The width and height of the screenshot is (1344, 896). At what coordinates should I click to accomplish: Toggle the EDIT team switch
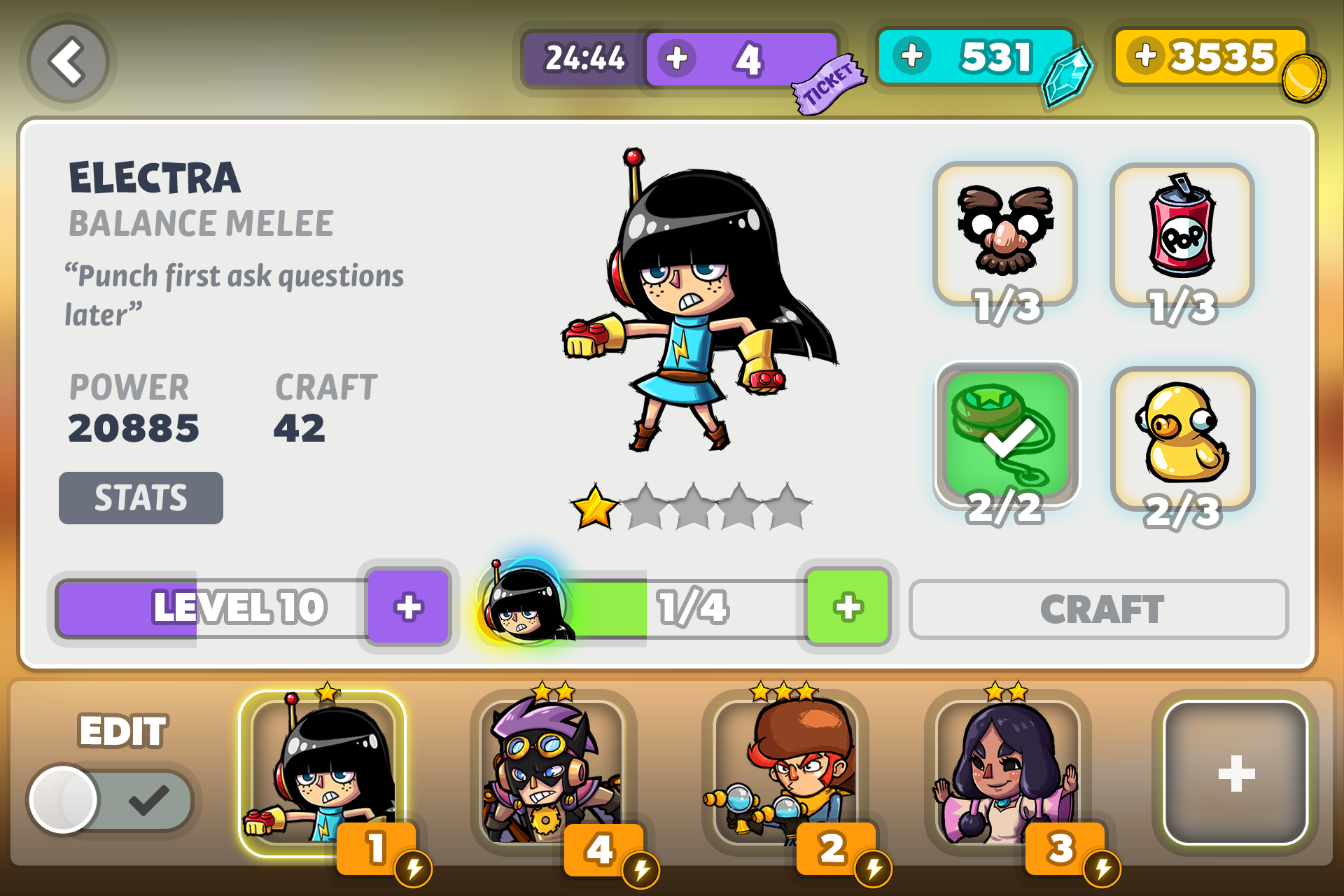[x=111, y=799]
